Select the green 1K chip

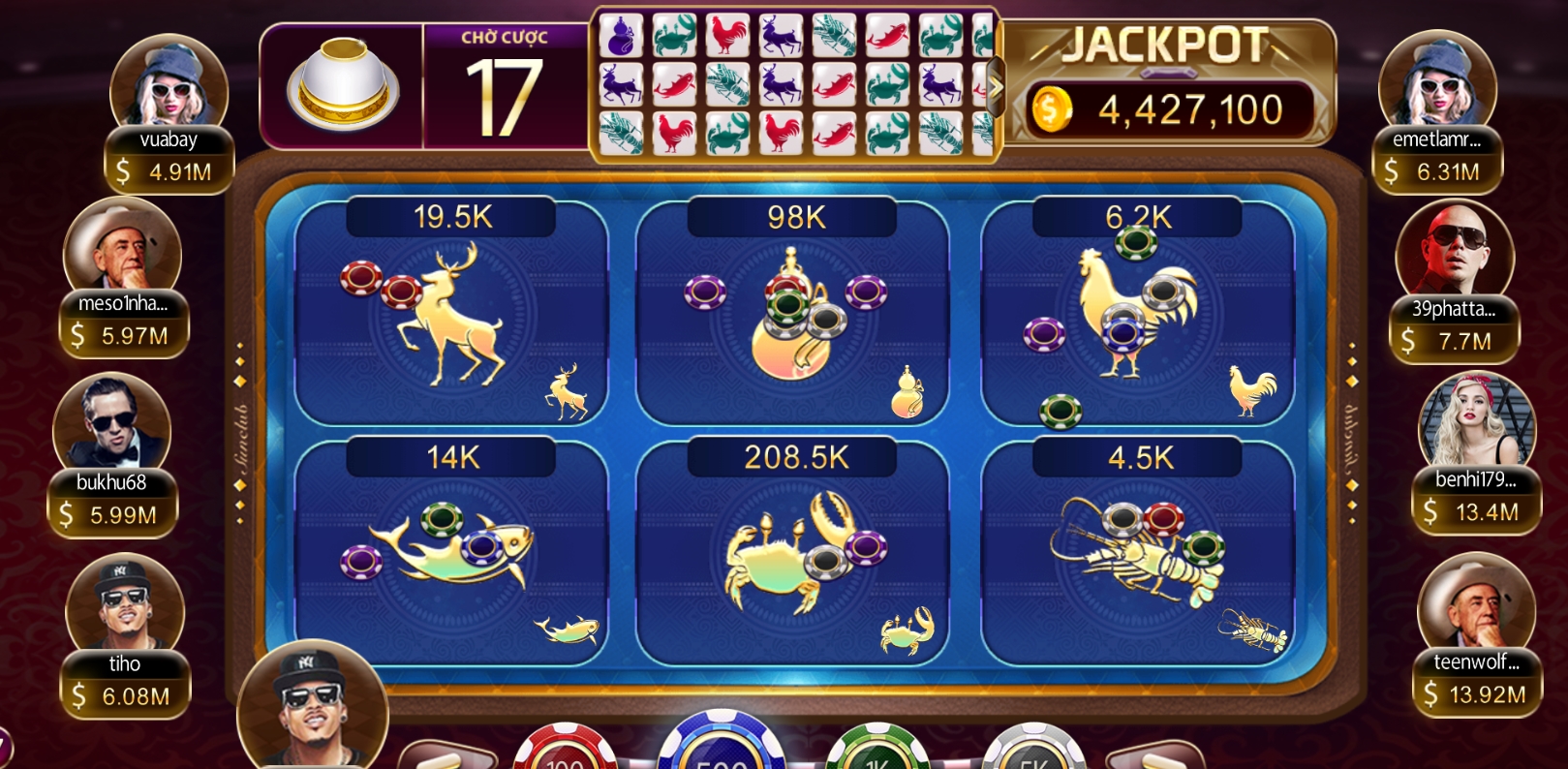pos(877,751)
